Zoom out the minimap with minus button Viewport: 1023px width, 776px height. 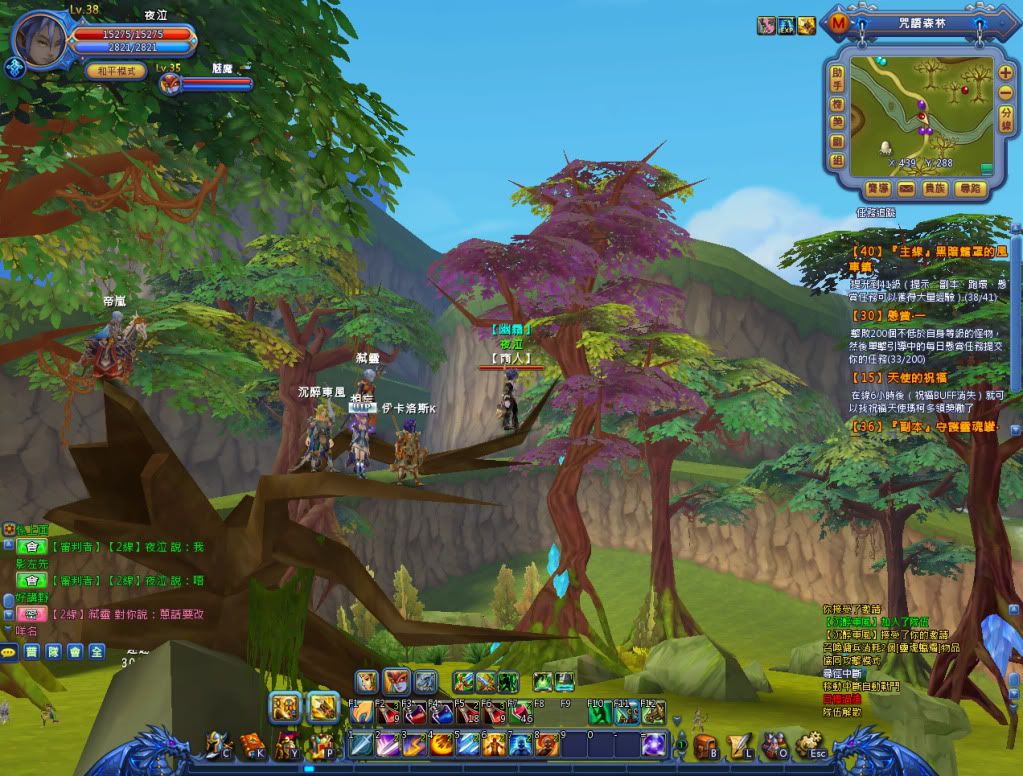[x=1005, y=92]
